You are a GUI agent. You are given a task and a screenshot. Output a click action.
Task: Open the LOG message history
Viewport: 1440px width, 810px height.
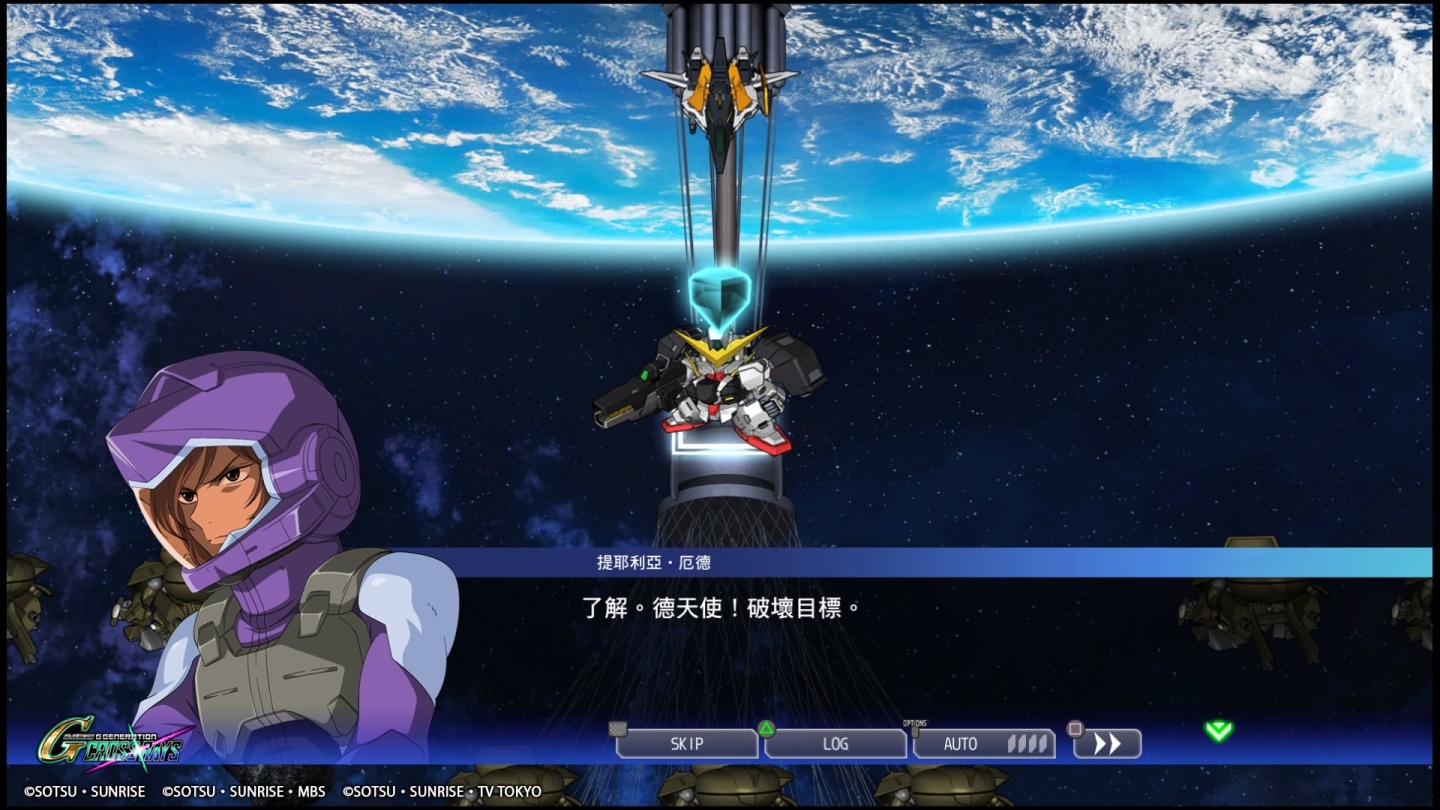click(835, 744)
